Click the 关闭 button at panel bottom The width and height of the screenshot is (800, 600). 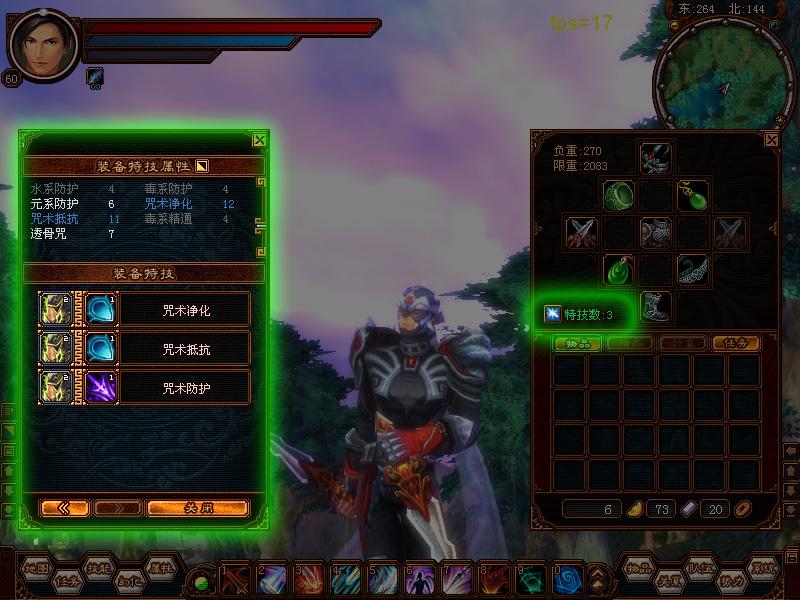[197, 508]
